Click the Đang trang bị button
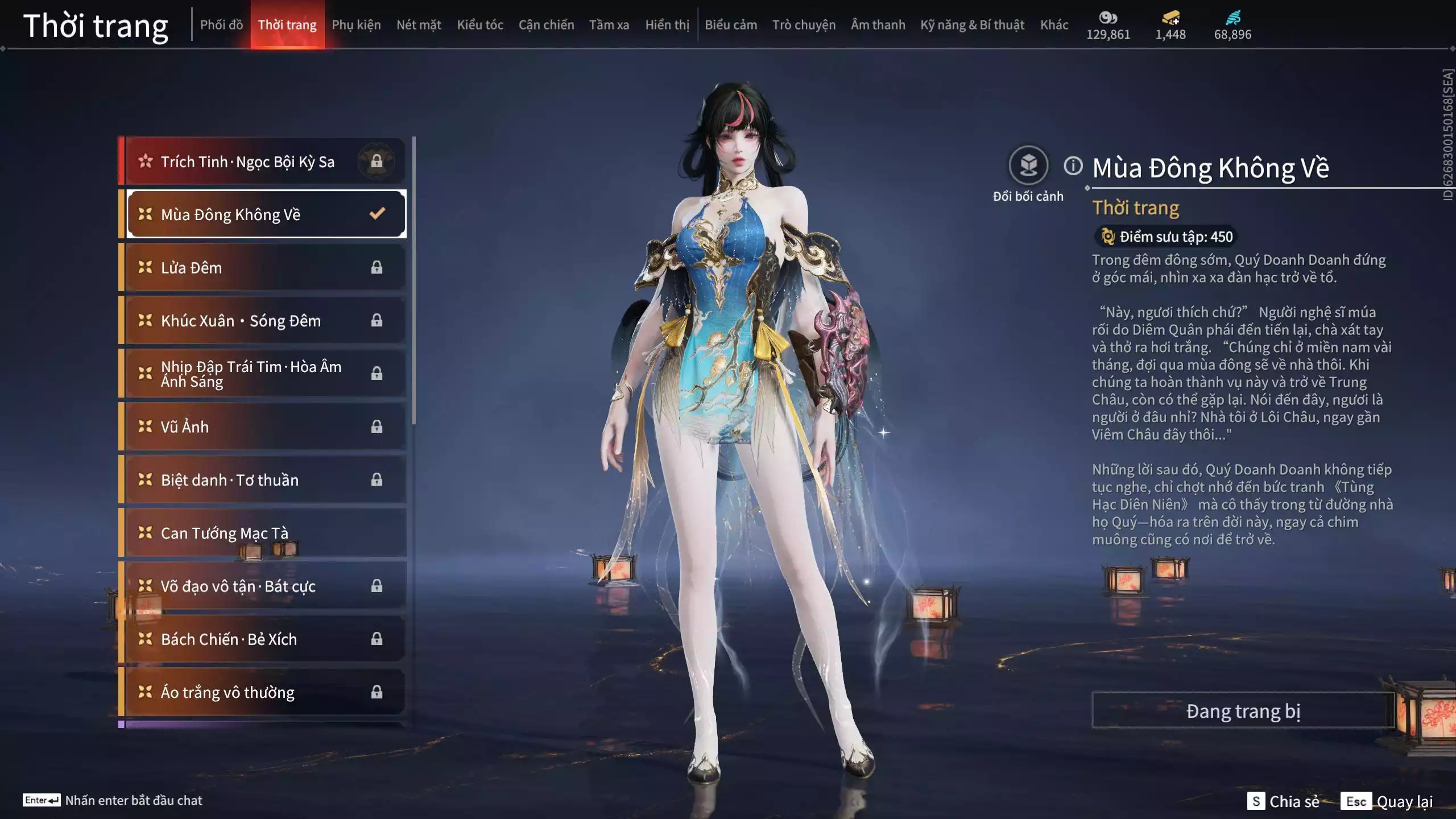 point(1243,711)
